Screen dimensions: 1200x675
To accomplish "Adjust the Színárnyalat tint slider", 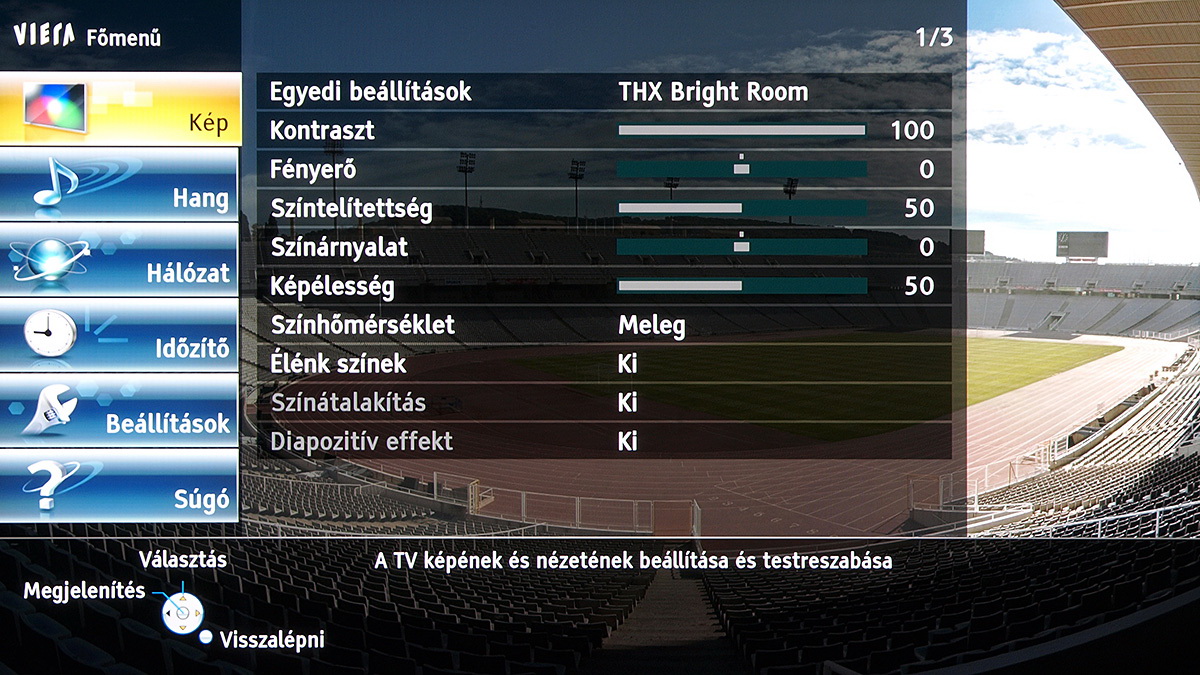I will pos(741,247).
